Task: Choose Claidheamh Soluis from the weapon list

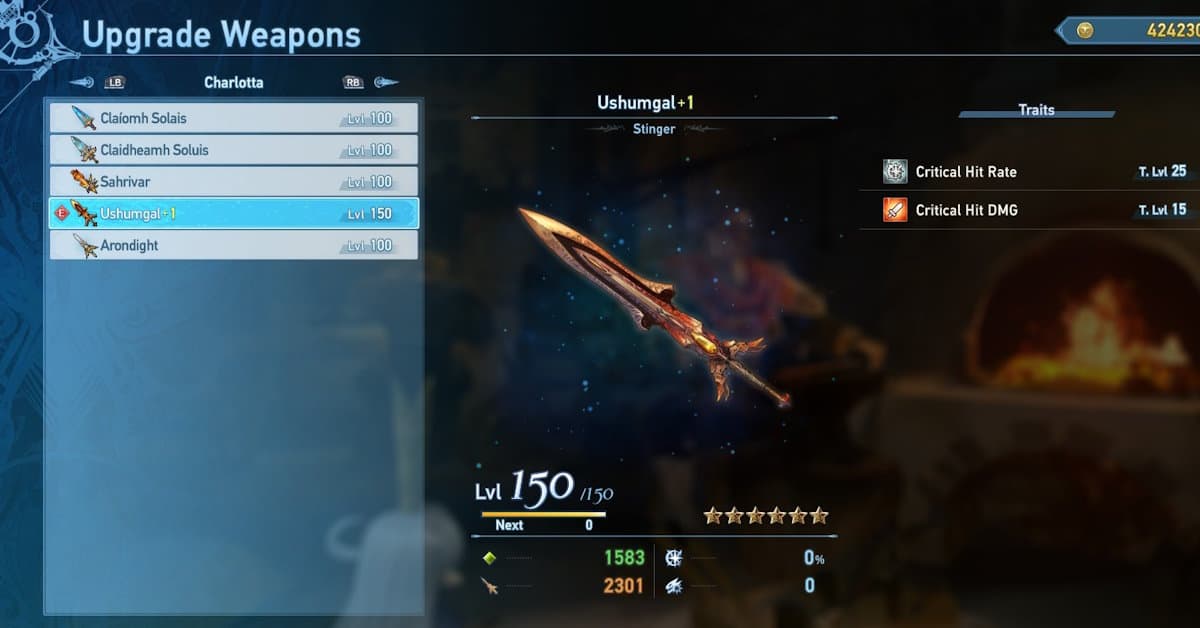Action: [233, 150]
